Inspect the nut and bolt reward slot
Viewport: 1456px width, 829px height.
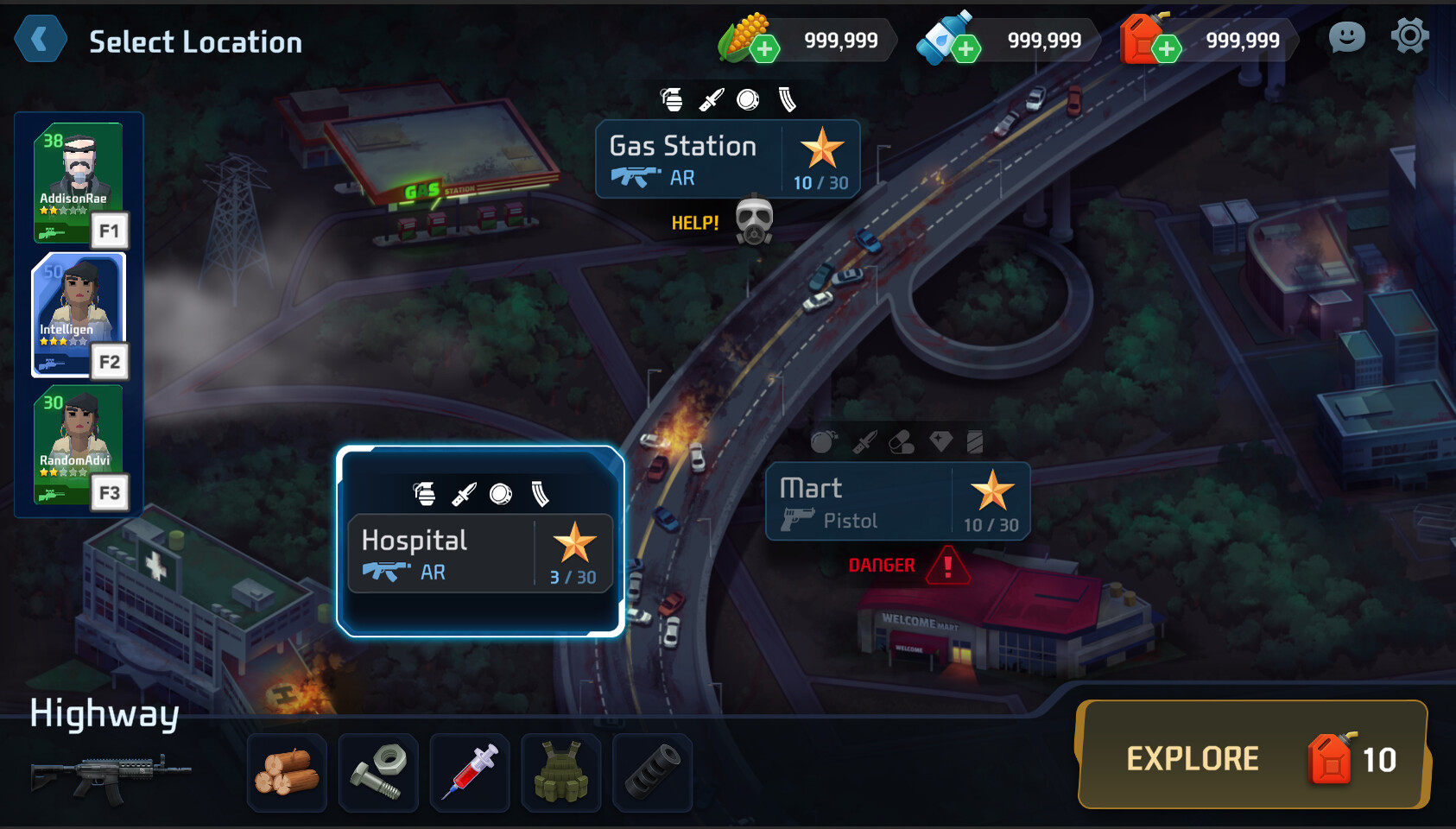[379, 773]
